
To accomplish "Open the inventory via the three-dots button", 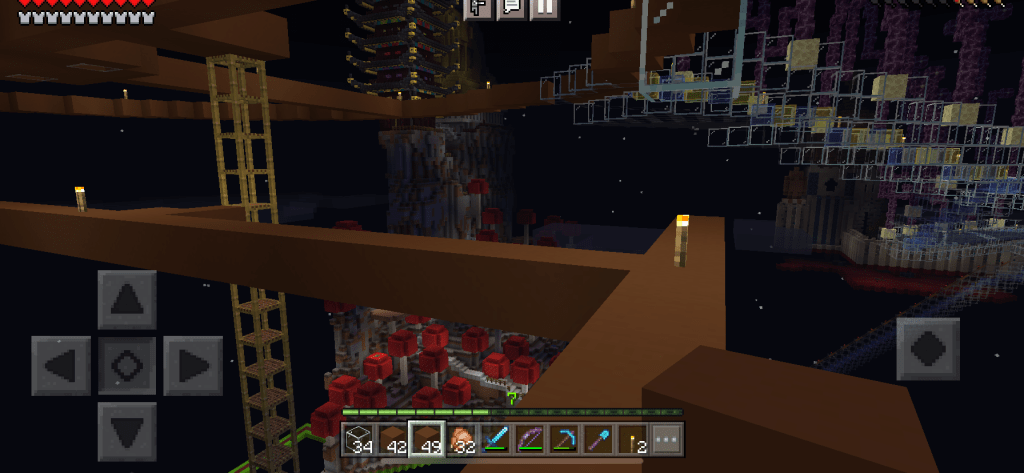I will (666, 439).
